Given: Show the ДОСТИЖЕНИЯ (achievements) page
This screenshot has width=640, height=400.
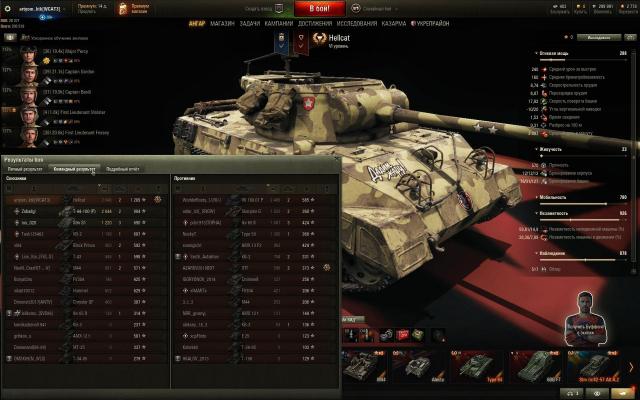Looking at the screenshot, I should pos(315,22).
